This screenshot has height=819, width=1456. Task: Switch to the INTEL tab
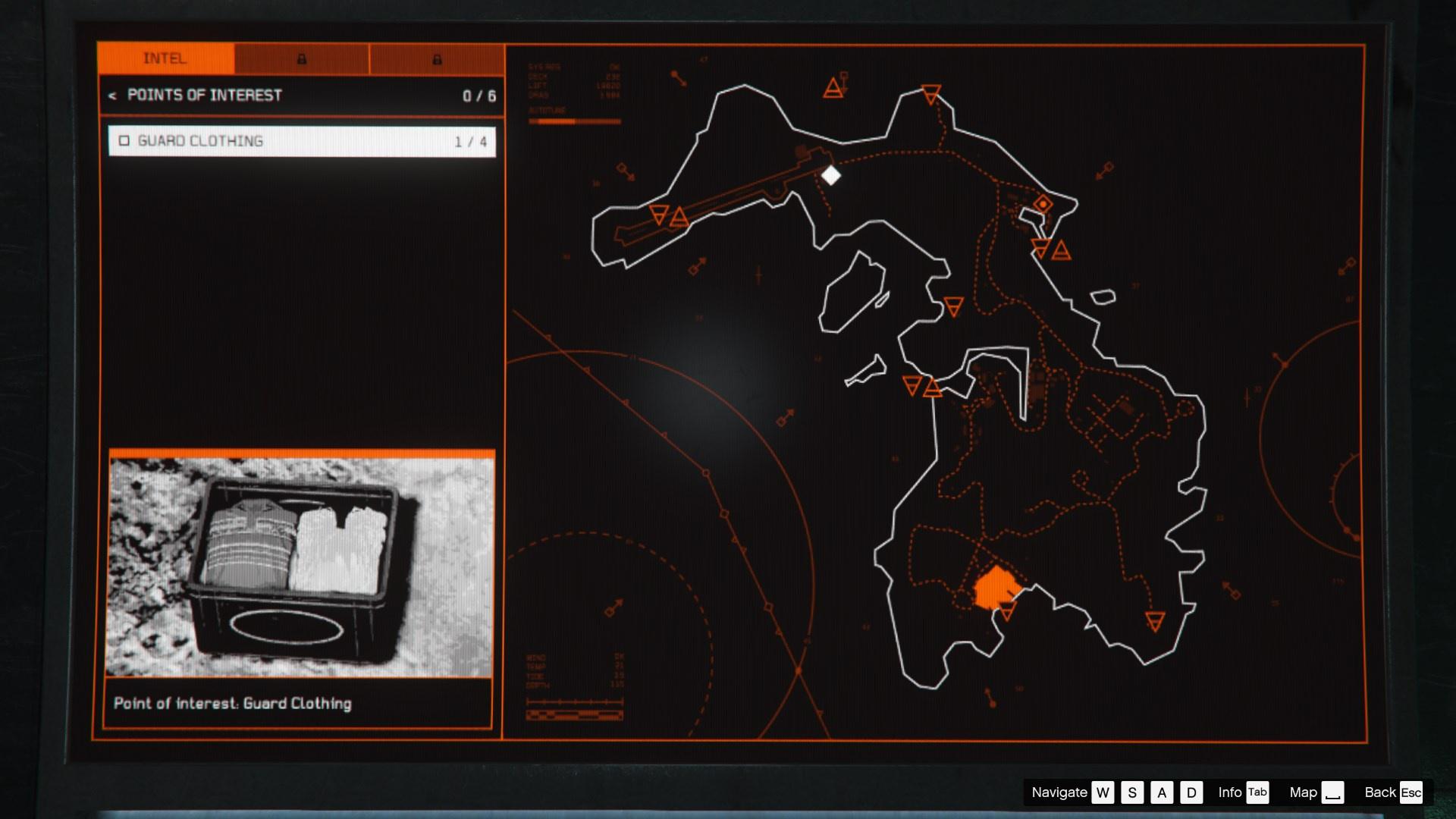165,59
